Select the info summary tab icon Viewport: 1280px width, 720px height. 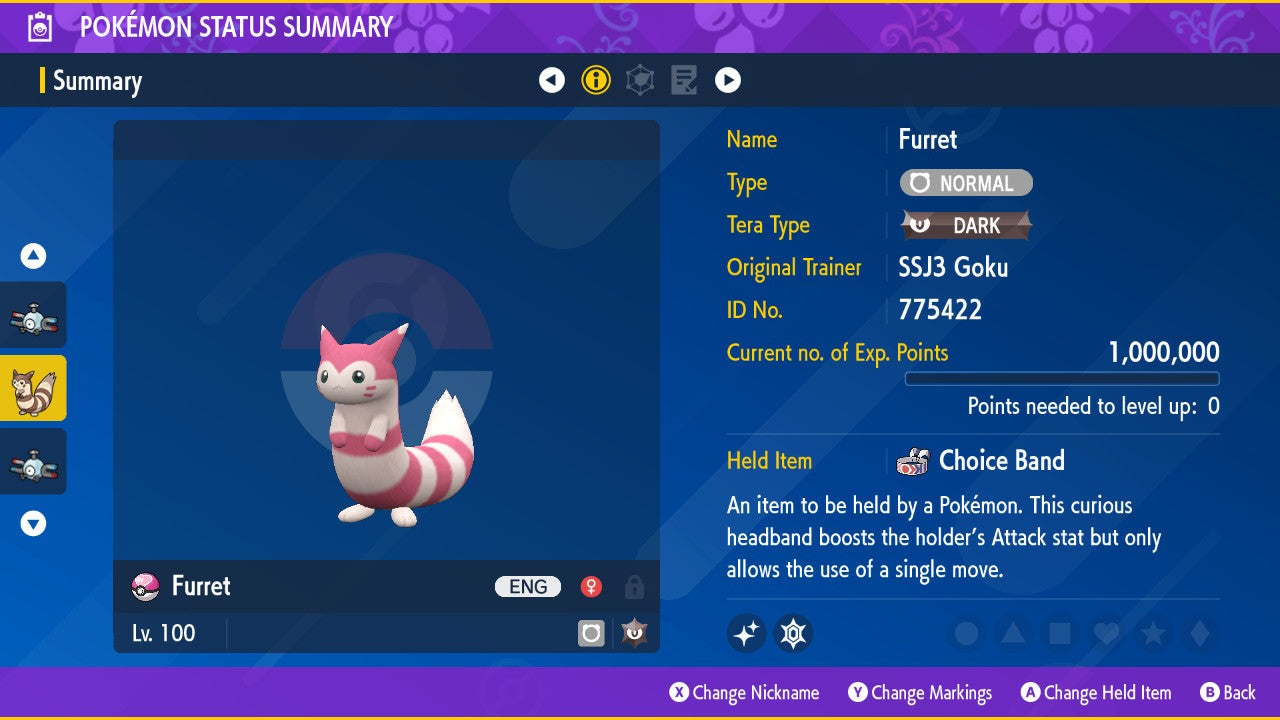596,80
